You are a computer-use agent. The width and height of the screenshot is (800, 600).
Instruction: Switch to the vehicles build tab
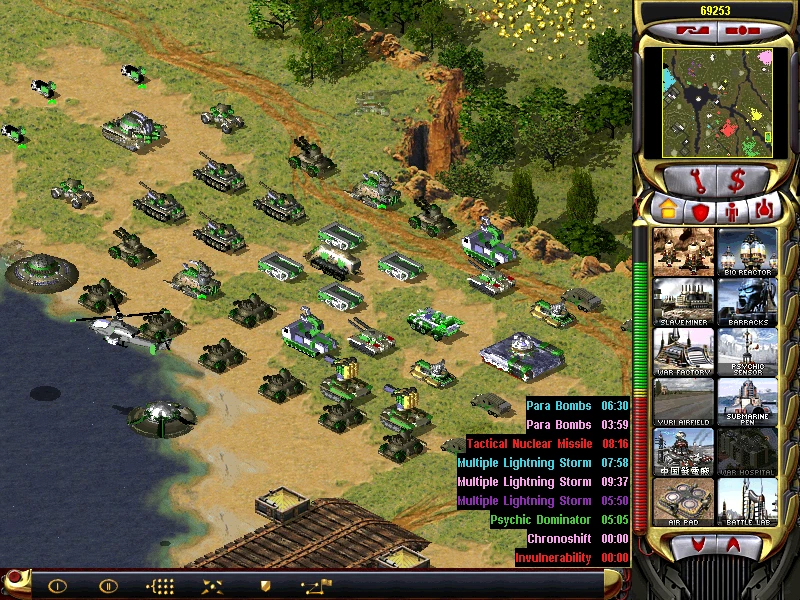(764, 210)
